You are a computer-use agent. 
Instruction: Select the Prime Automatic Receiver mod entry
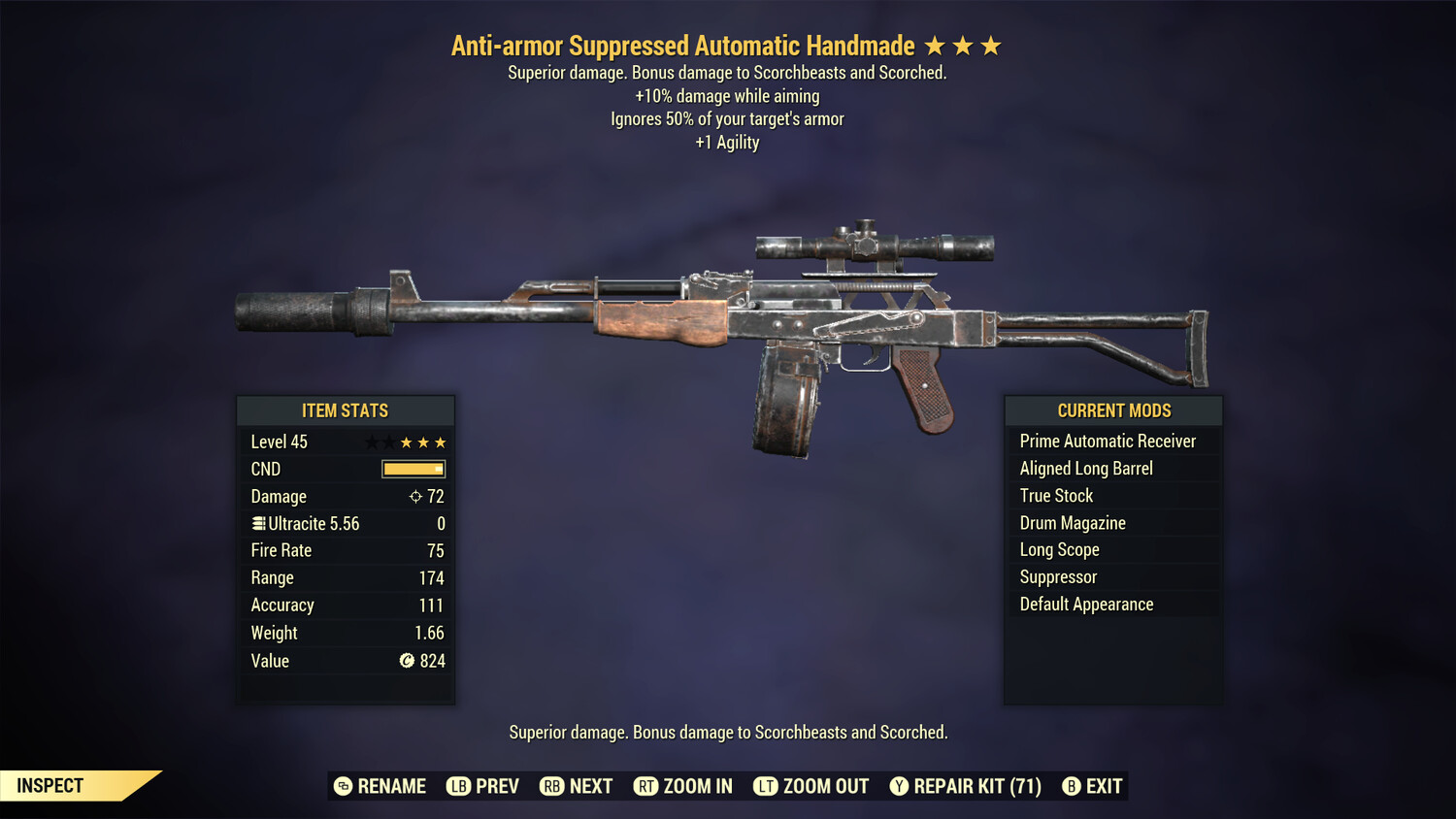point(1108,441)
